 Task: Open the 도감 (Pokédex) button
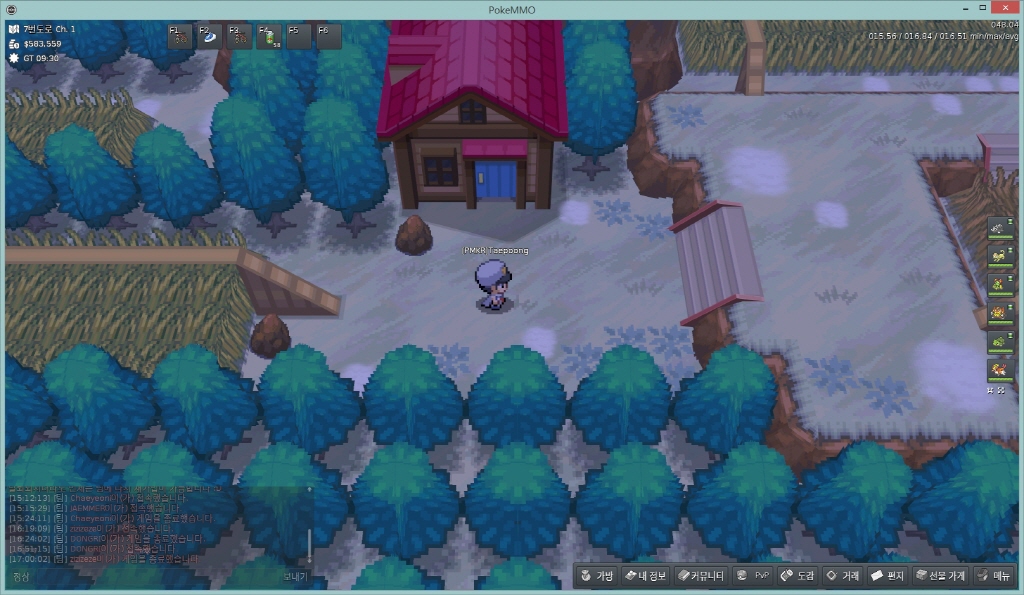797,576
